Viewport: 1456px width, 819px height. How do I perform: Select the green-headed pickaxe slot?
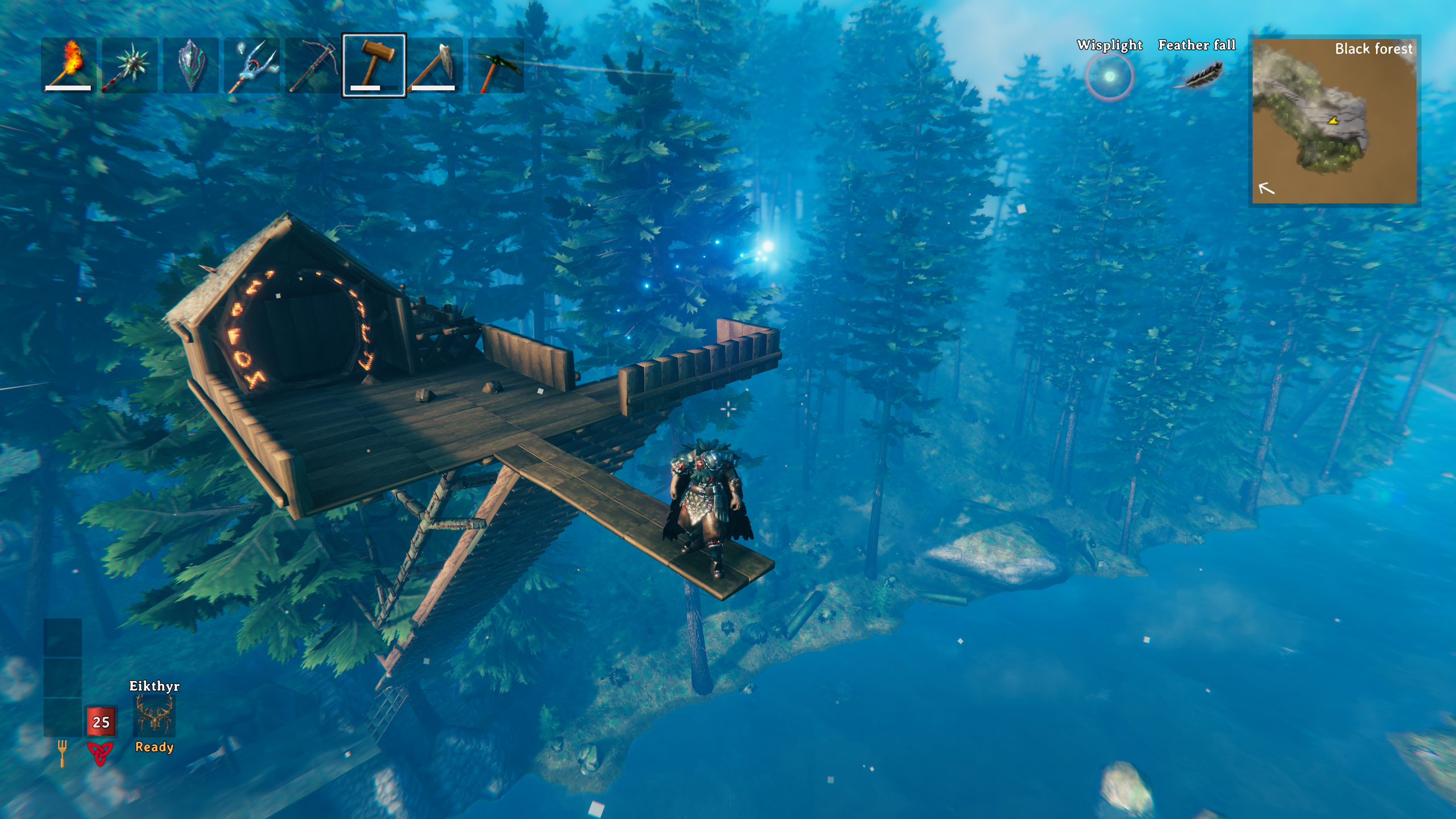point(497,65)
